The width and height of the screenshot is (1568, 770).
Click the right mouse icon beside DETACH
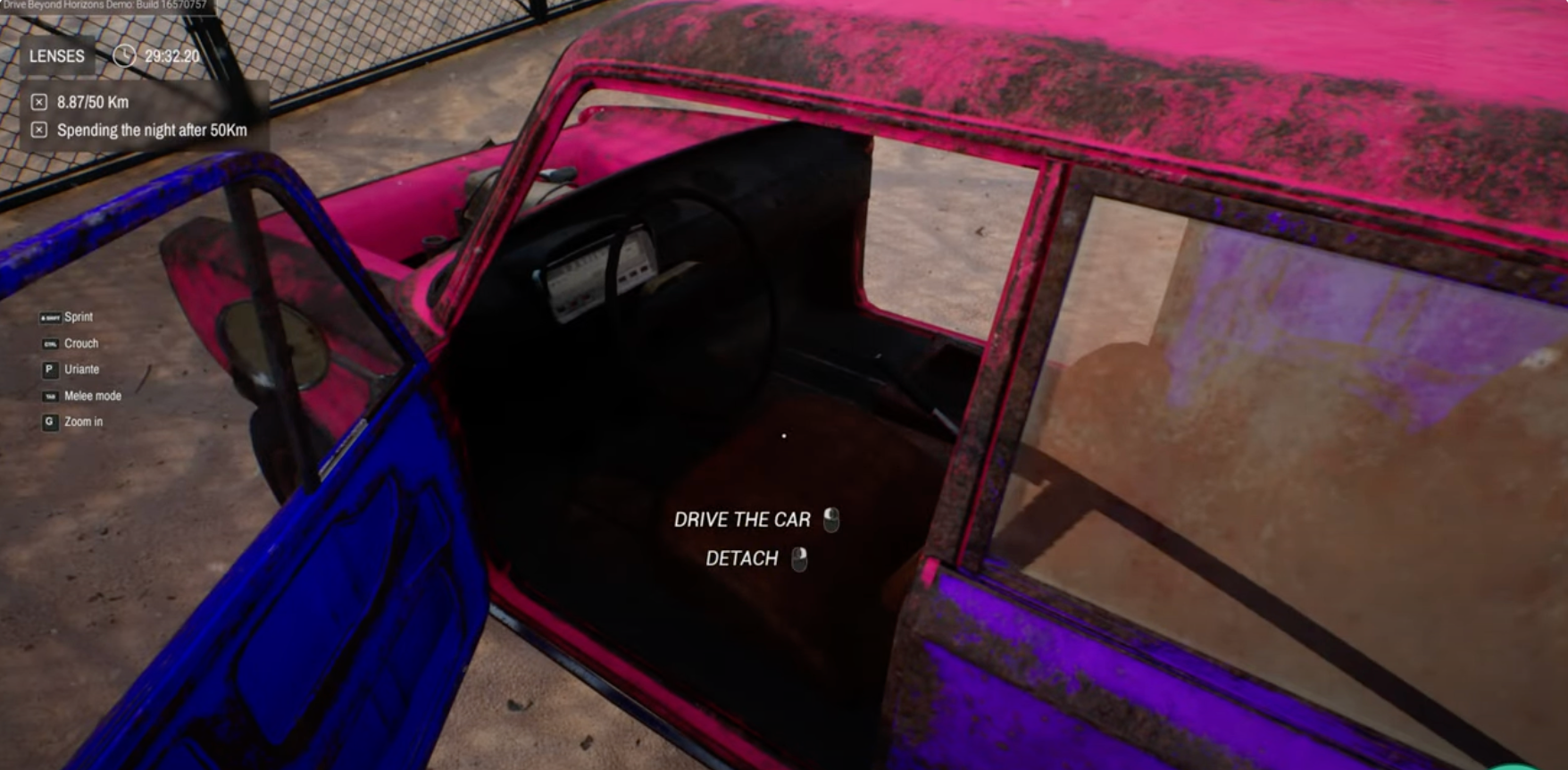click(801, 560)
